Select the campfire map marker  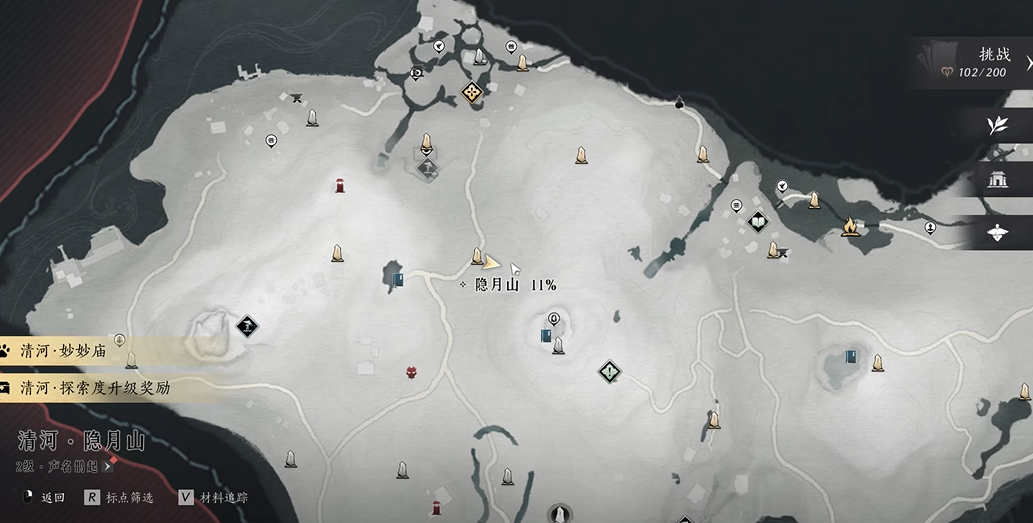point(850,227)
